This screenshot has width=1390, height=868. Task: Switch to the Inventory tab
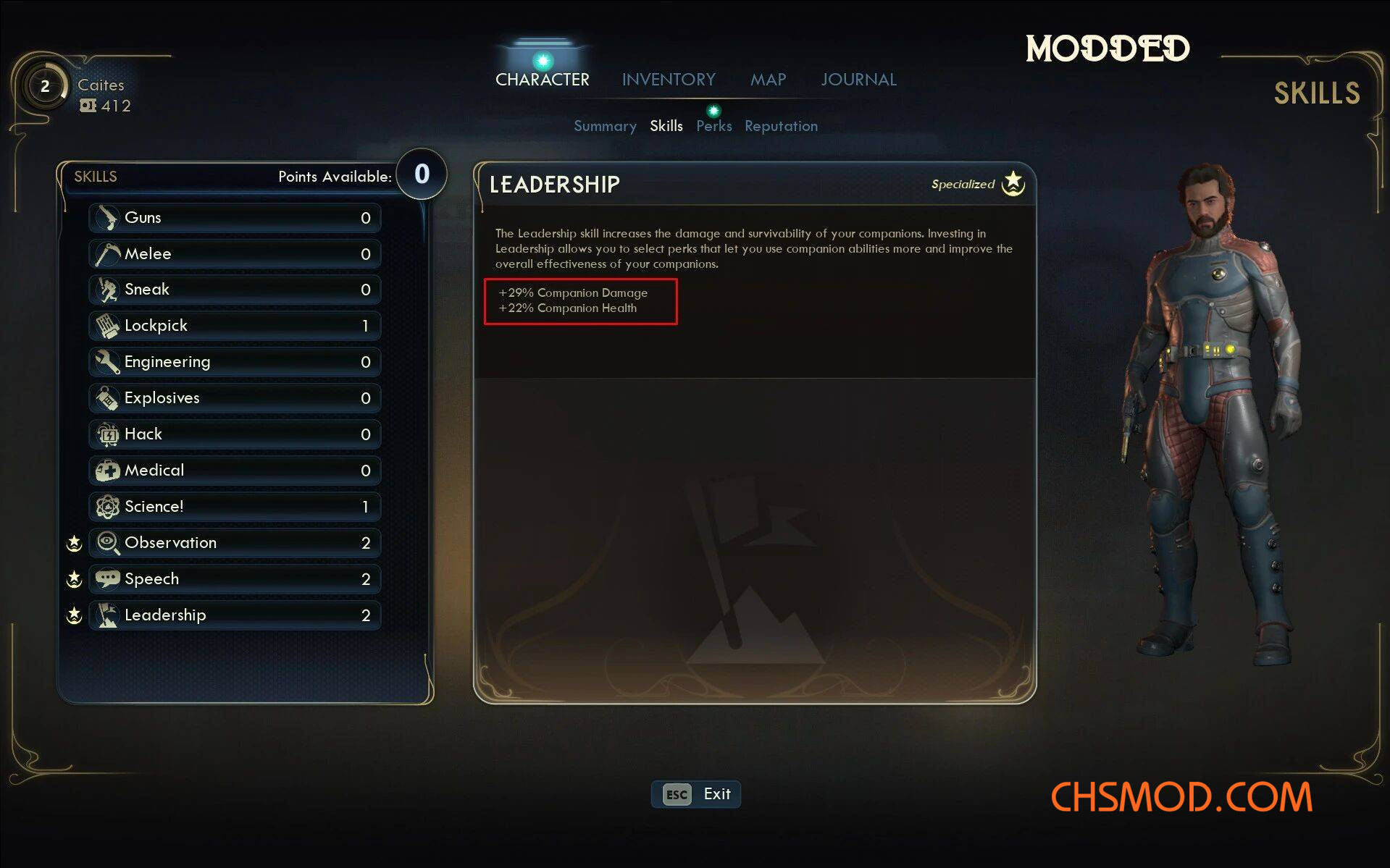coord(668,80)
